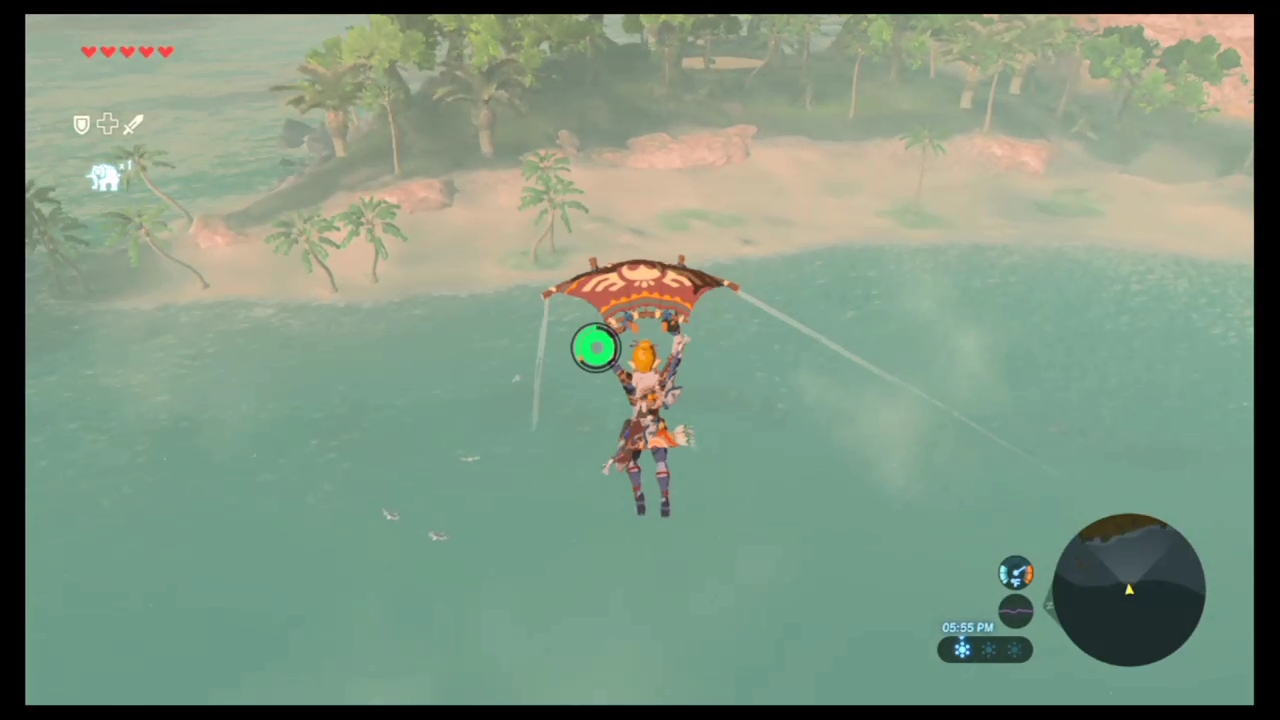The width and height of the screenshot is (1280, 720).
Task: Toggle the last heart in the health row
Action: click(166, 51)
